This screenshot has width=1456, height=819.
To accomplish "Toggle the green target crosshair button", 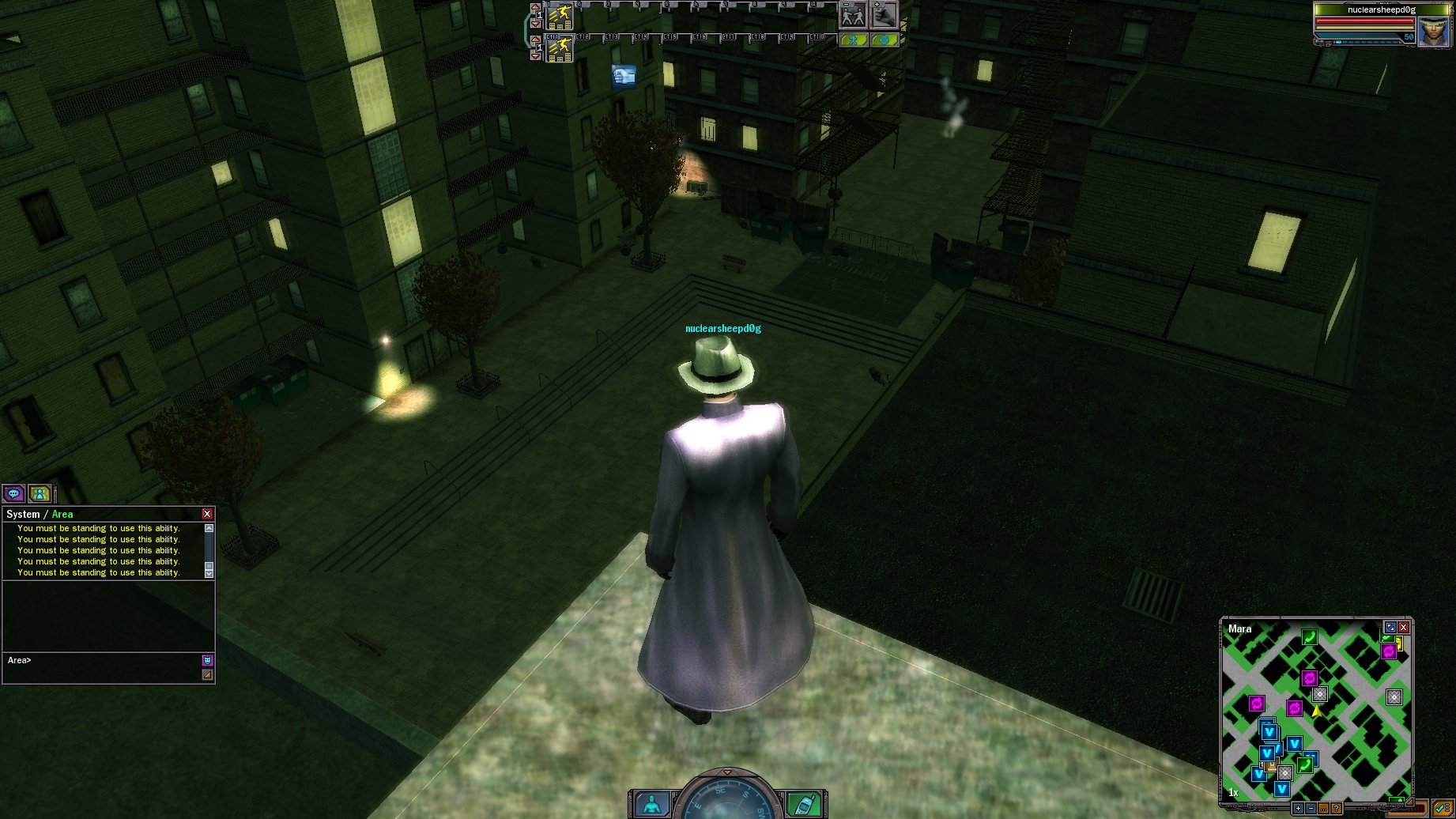I will pyautogui.click(x=884, y=40).
